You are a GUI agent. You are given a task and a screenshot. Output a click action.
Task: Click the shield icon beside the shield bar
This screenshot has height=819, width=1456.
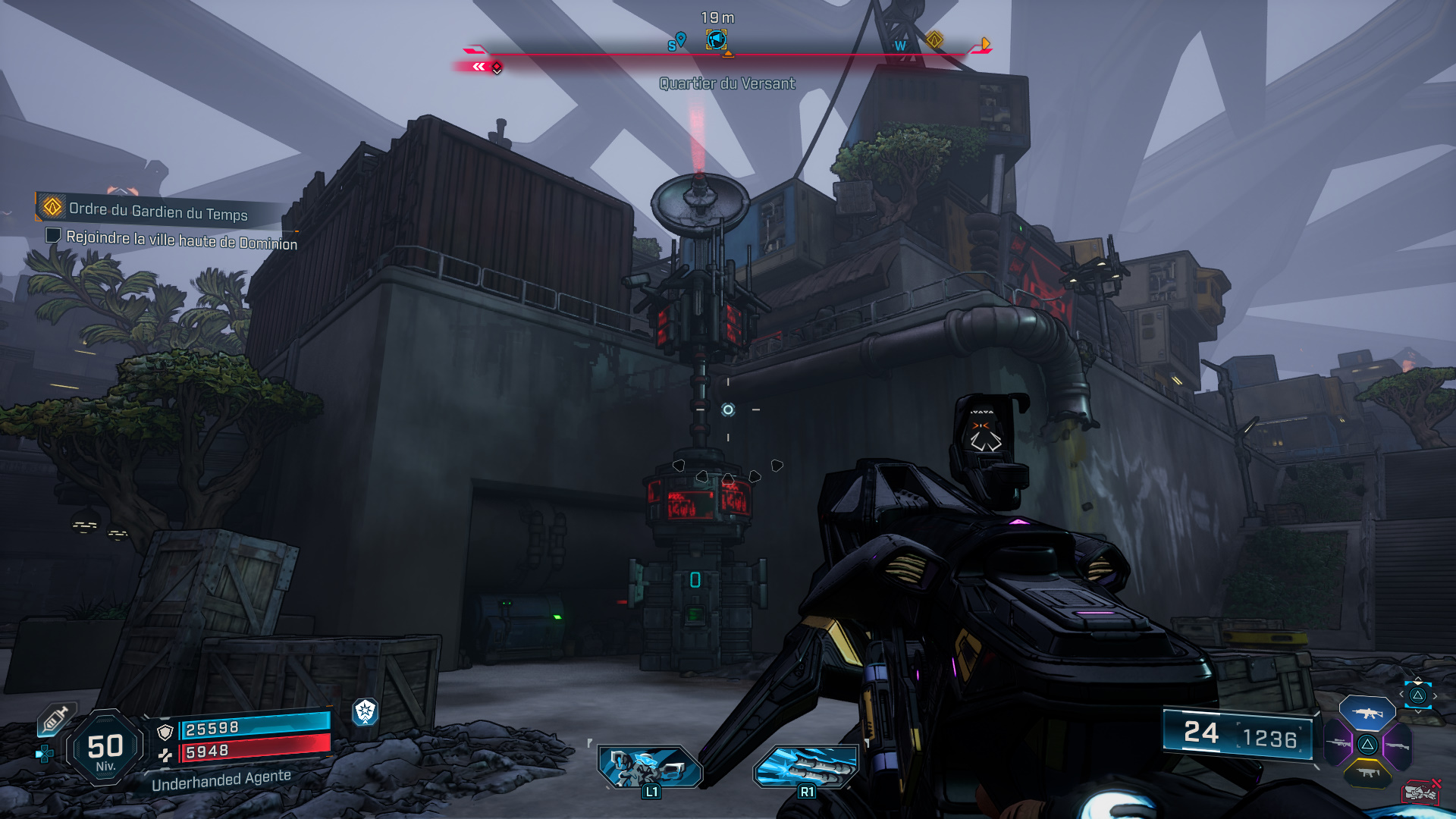point(165,733)
